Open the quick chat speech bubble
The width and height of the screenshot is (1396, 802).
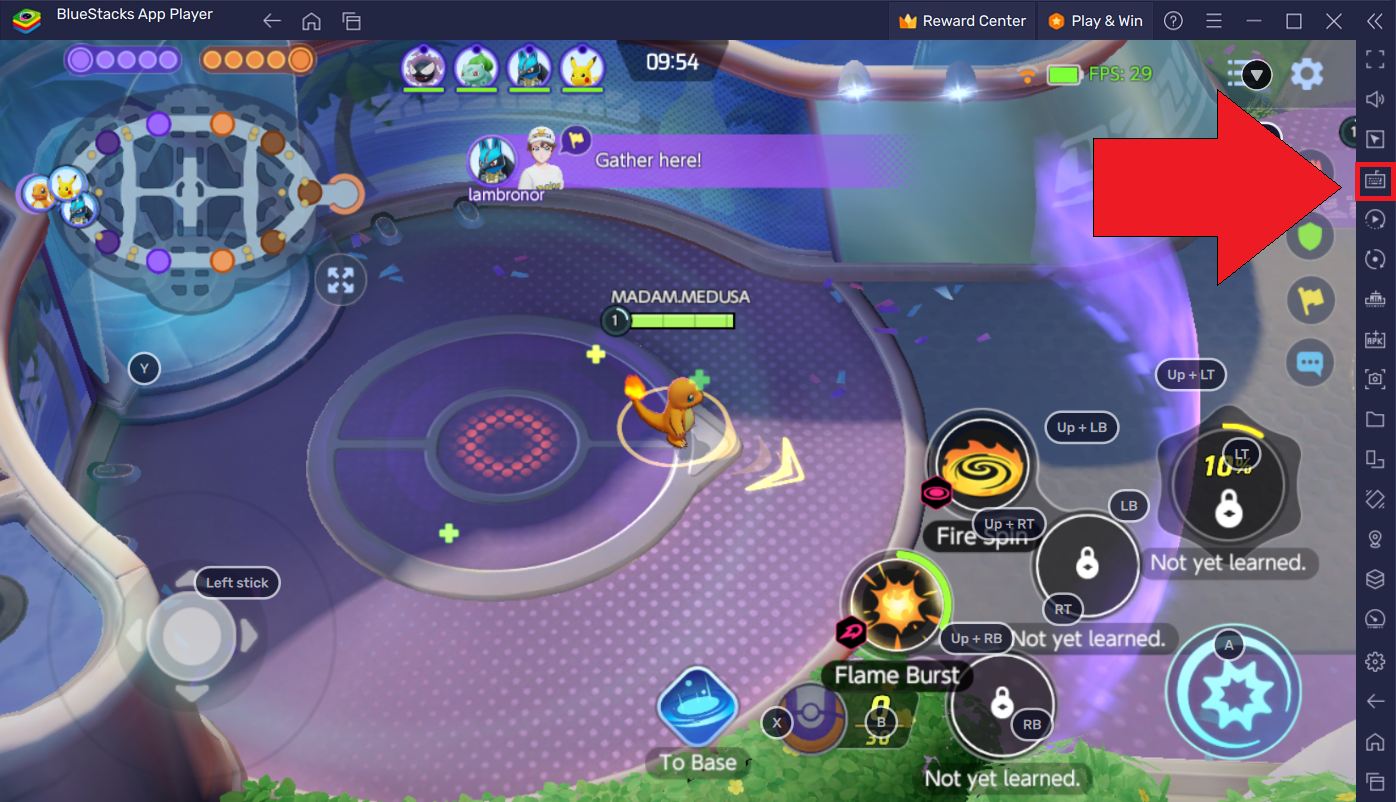1310,362
